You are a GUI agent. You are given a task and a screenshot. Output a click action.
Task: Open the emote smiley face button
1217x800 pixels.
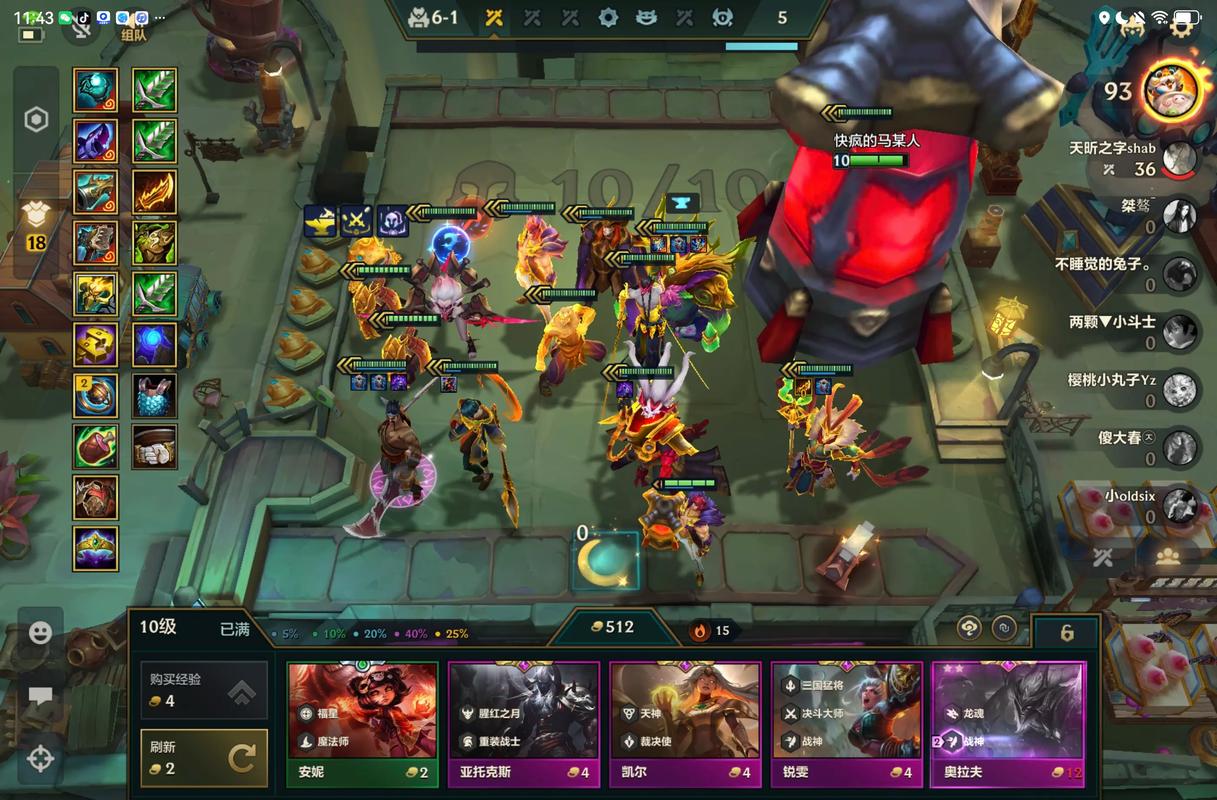click(40, 632)
